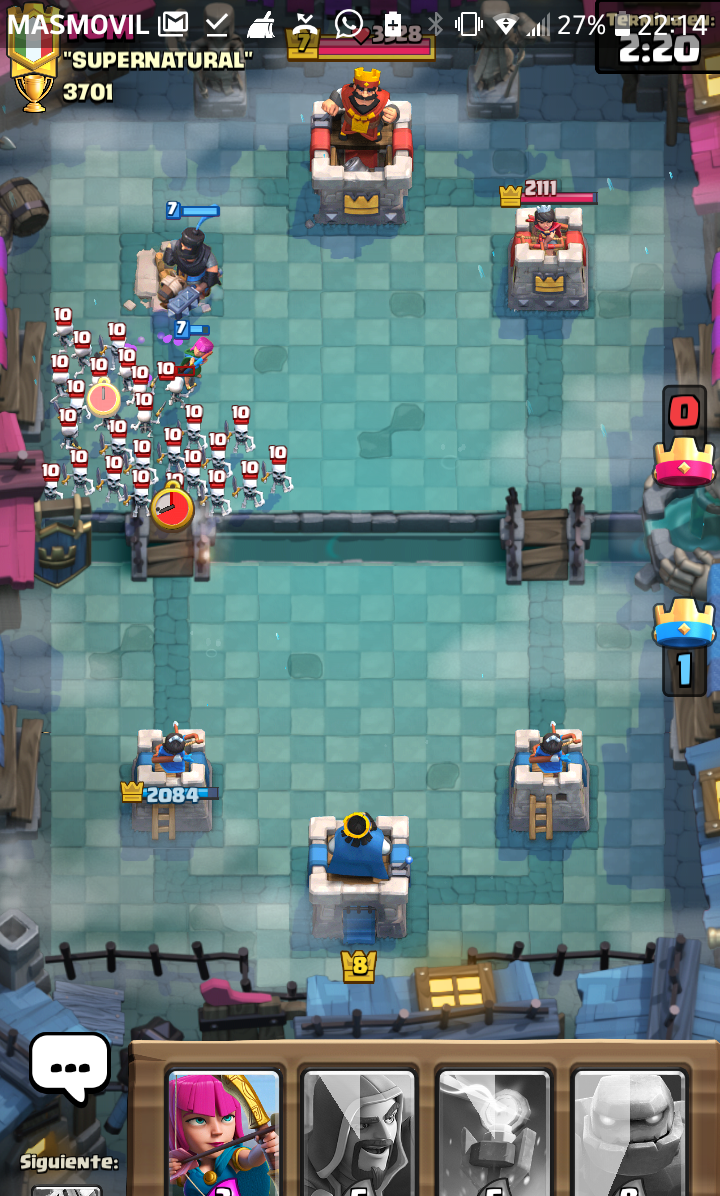Select the grayed-out Golem card
This screenshot has height=1196, width=720.
[629, 1135]
